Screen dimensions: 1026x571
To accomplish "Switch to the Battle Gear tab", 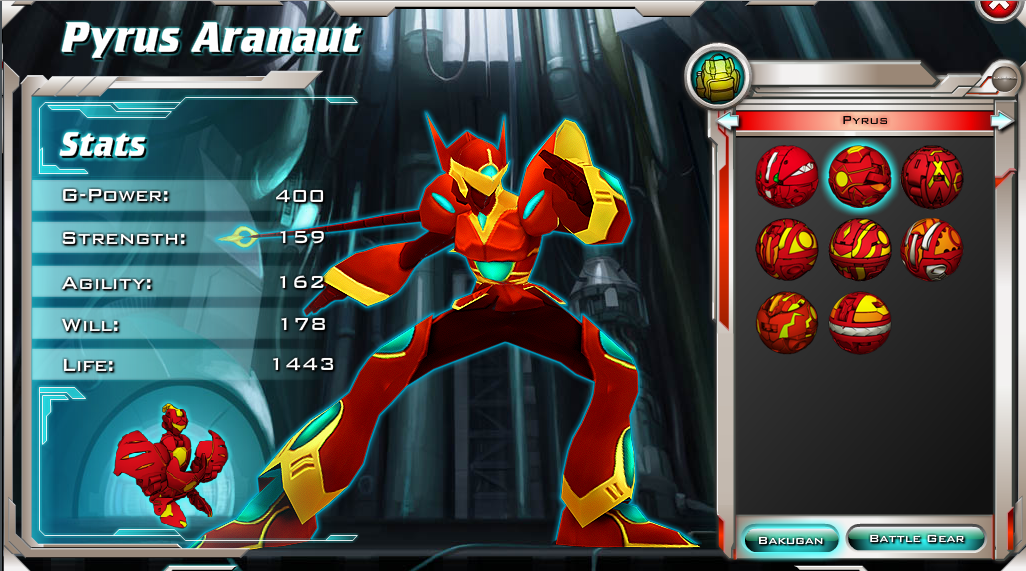I will tap(916, 539).
